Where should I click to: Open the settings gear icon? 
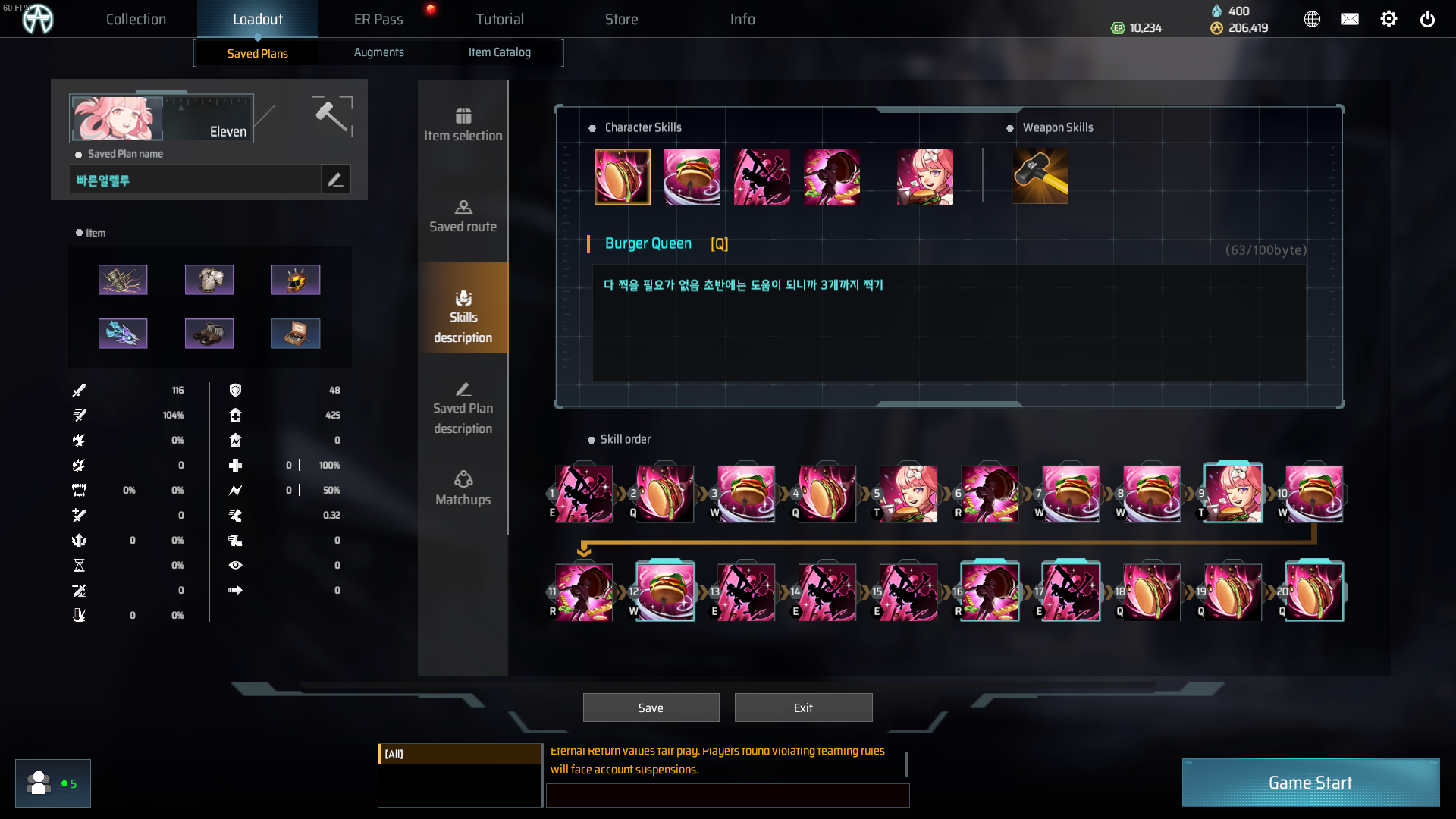[x=1389, y=19]
